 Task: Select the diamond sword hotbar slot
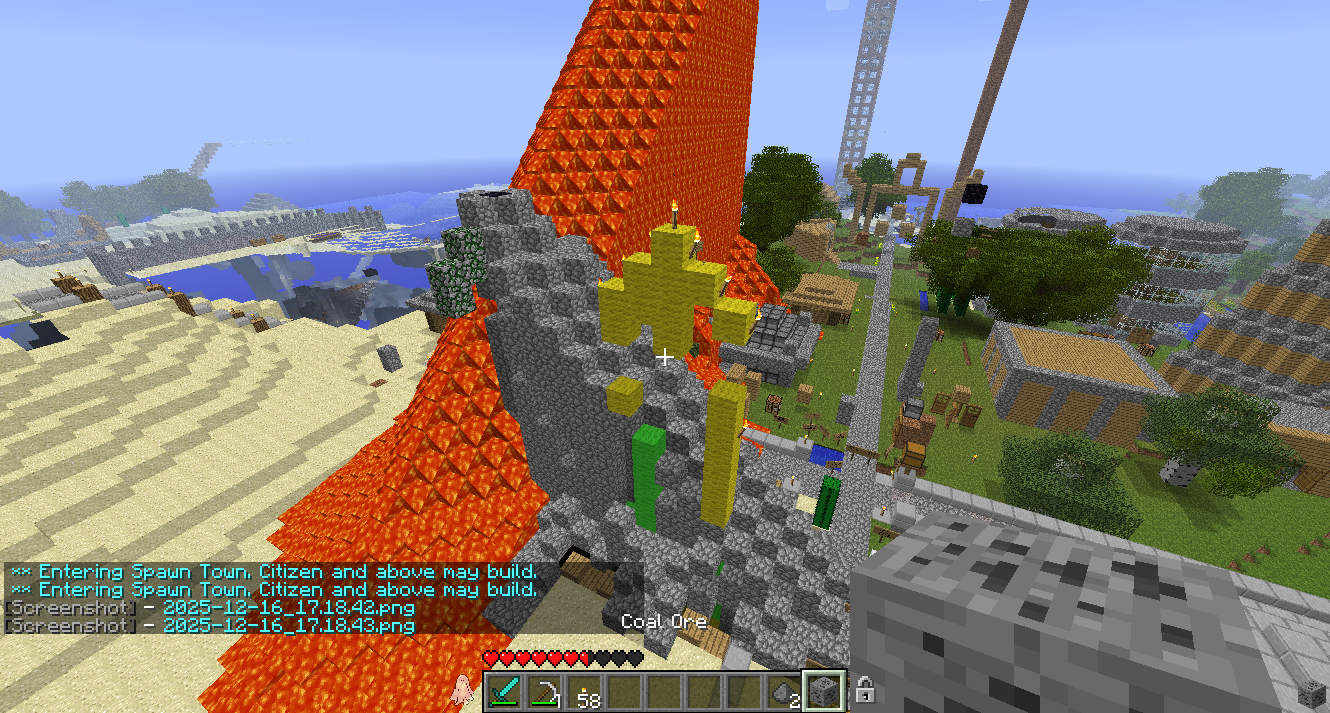coord(505,691)
